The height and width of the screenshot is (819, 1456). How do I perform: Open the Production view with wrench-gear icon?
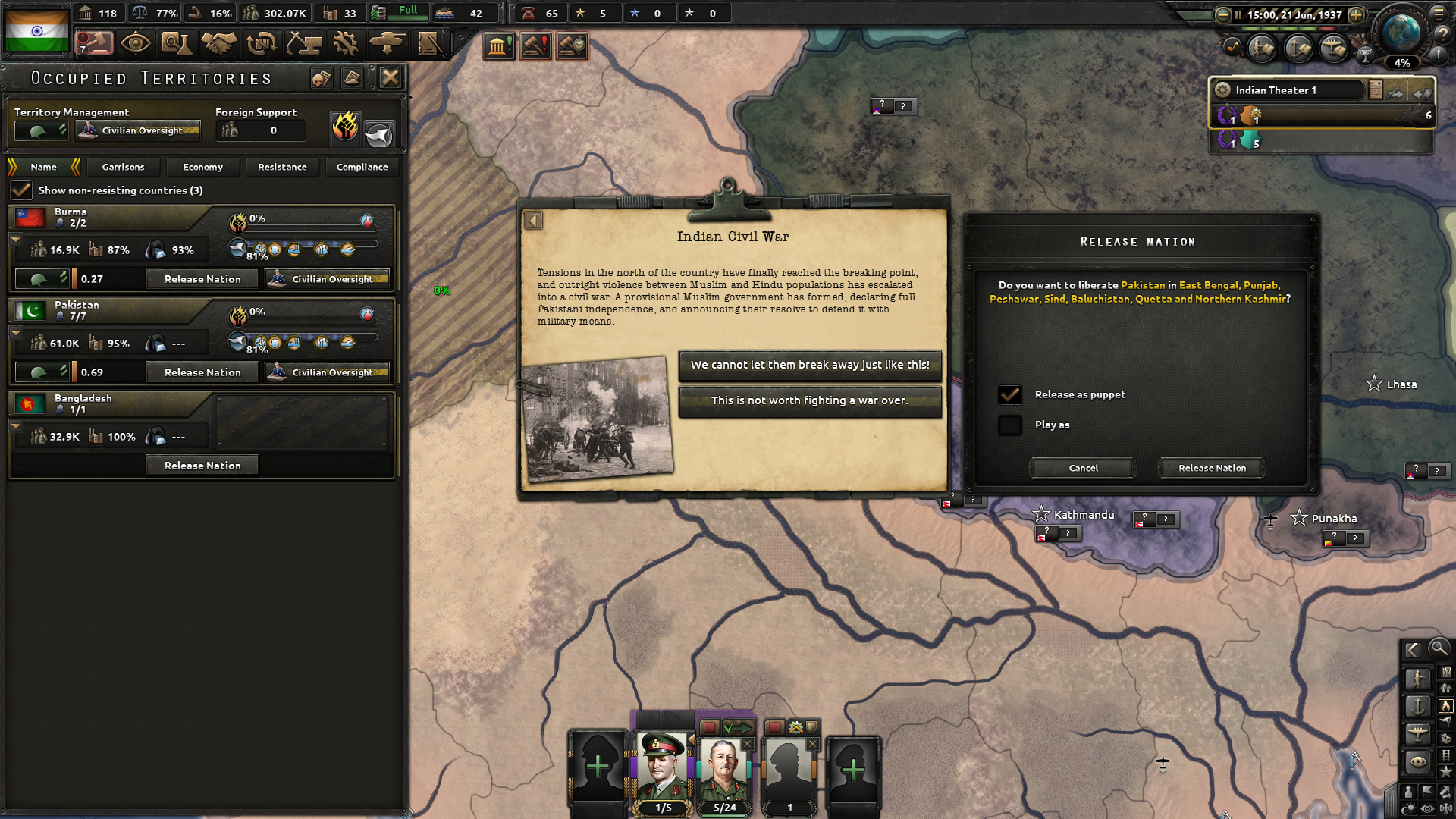[346, 43]
